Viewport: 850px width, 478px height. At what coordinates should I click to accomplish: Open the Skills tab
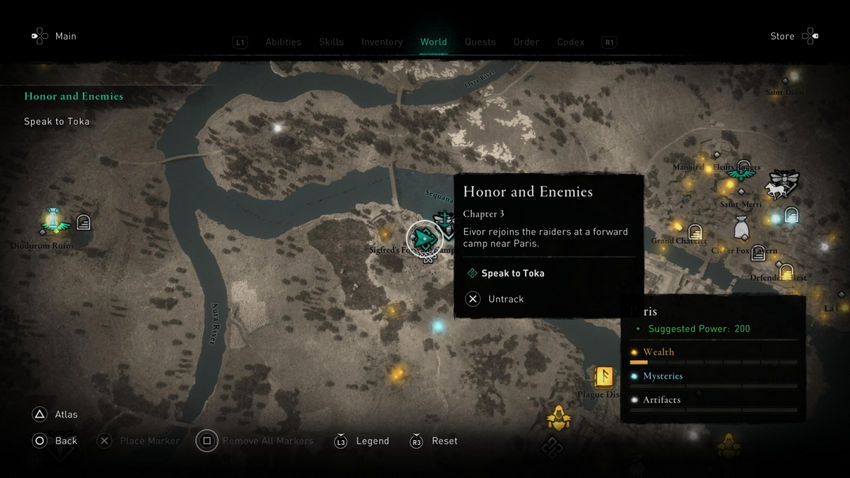[331, 42]
